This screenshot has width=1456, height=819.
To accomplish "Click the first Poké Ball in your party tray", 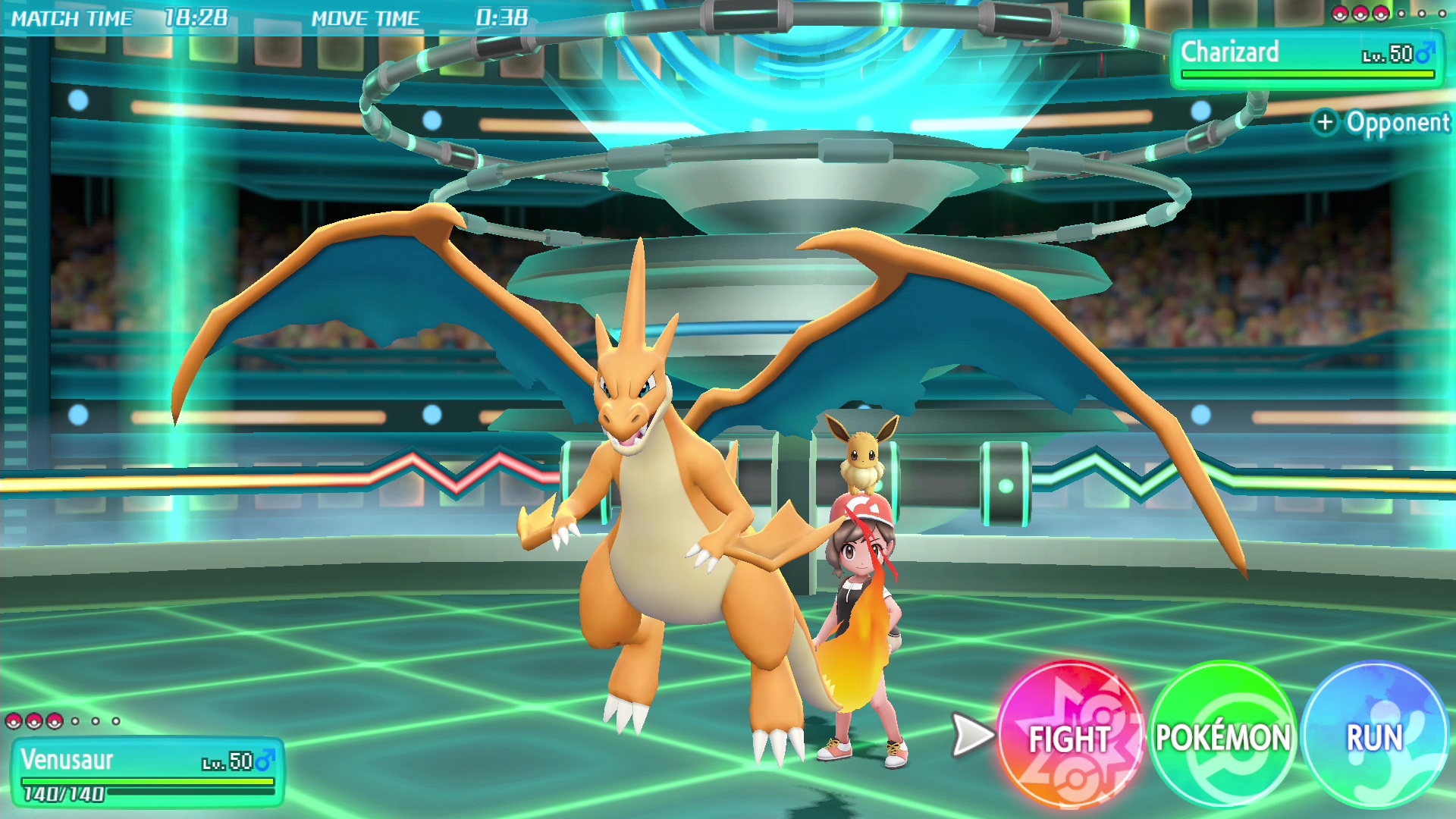I will (x=14, y=722).
